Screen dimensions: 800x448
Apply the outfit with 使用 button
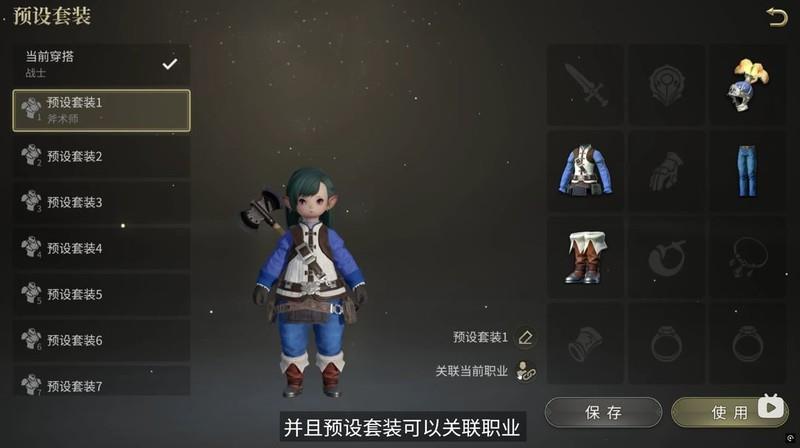point(724,412)
